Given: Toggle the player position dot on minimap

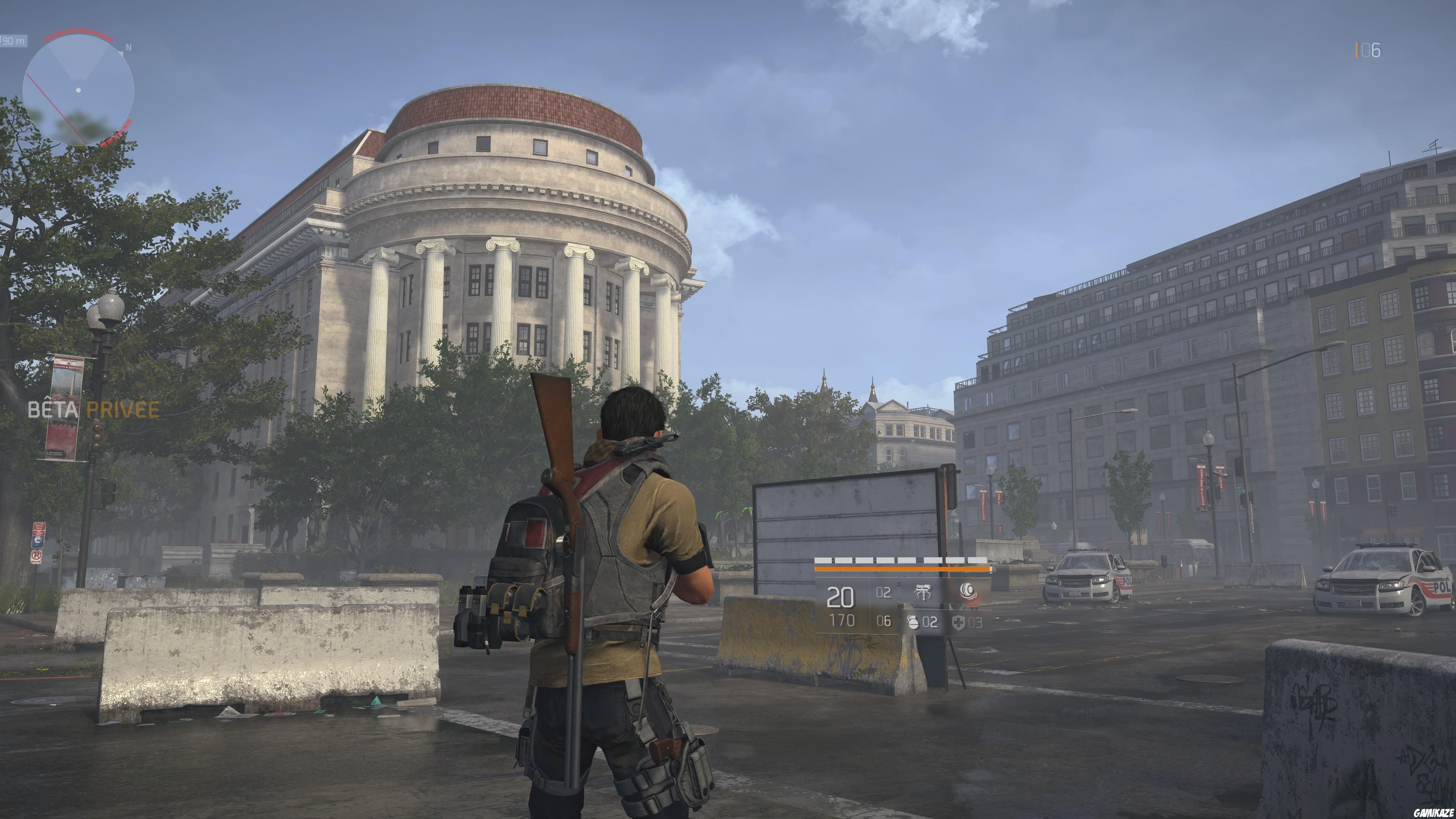Looking at the screenshot, I should pos(78,91).
